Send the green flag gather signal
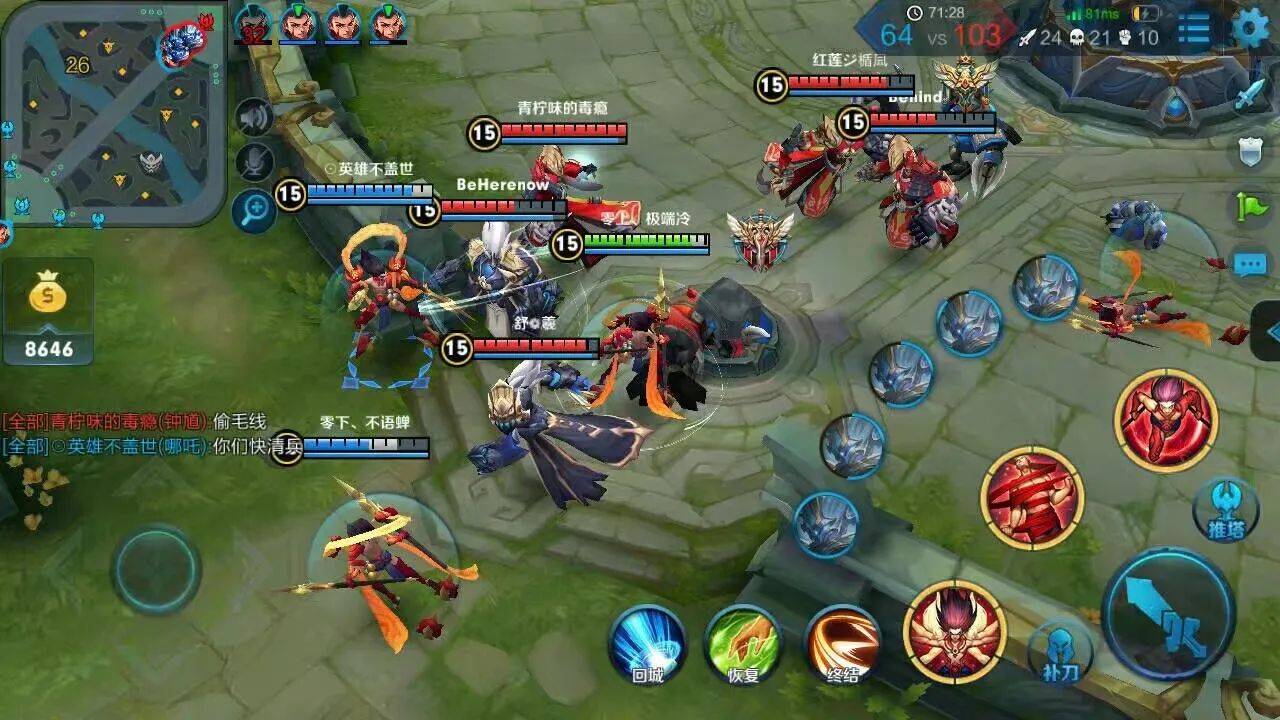Screen dimensions: 1280x720 click(1250, 207)
